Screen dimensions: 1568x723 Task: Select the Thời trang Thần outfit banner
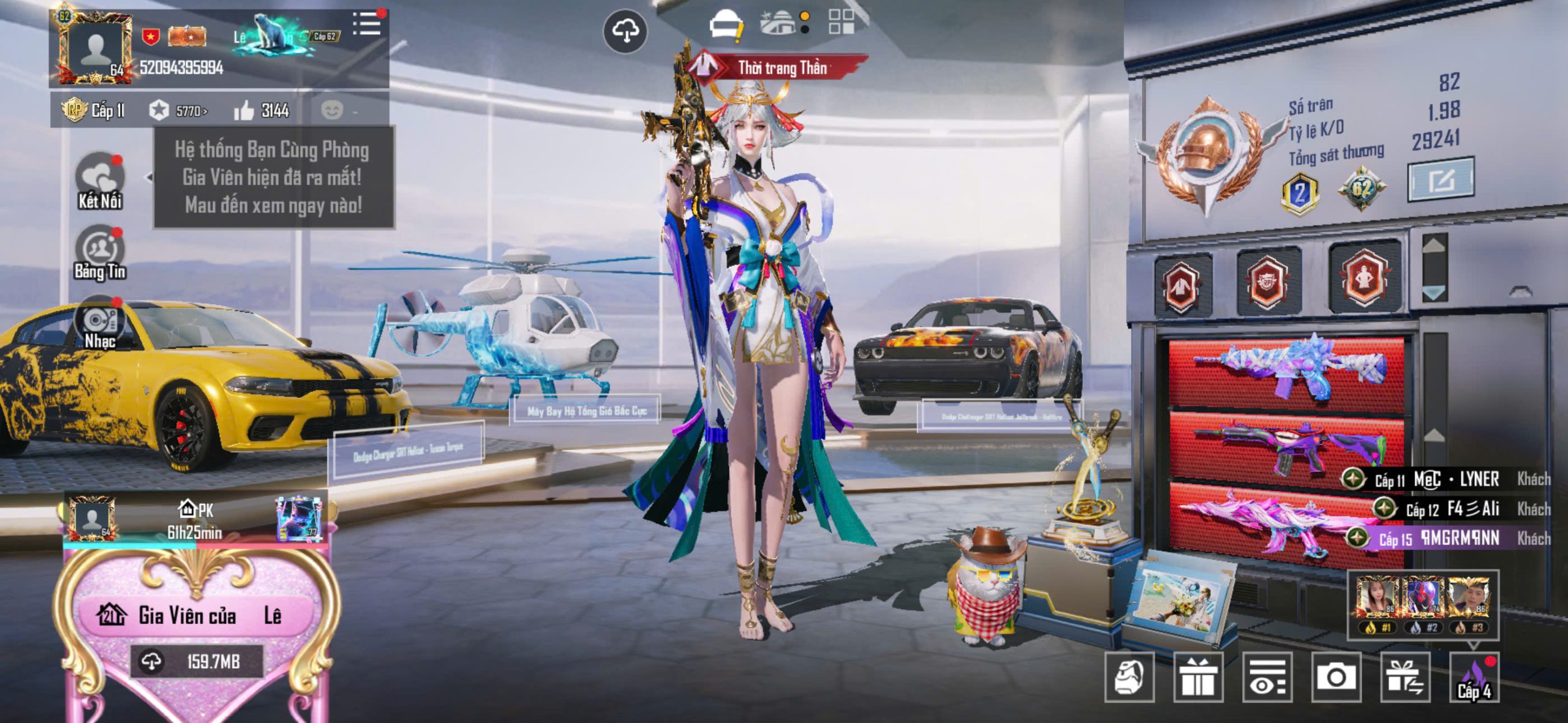coord(778,67)
